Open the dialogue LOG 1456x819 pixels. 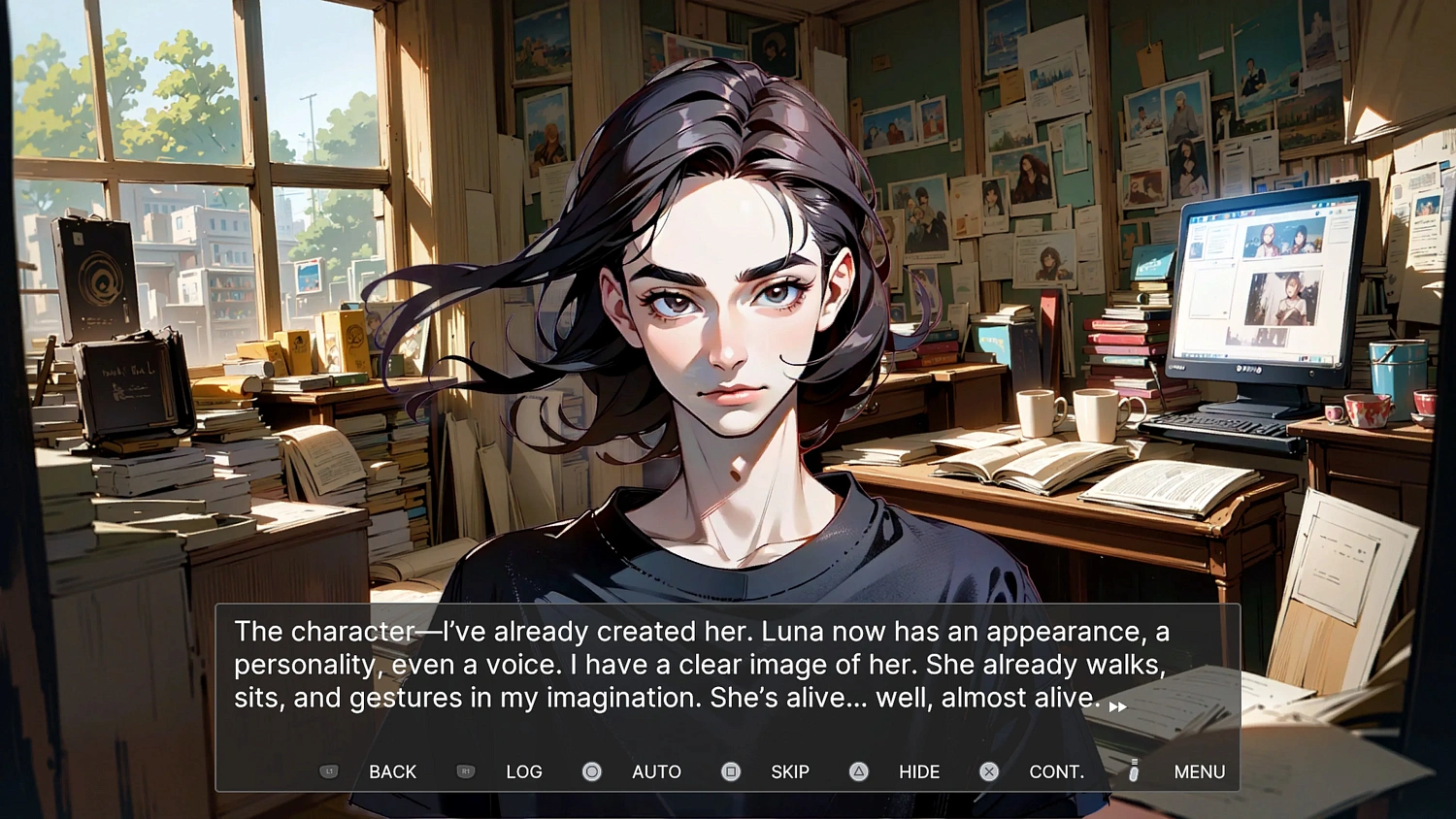(523, 771)
